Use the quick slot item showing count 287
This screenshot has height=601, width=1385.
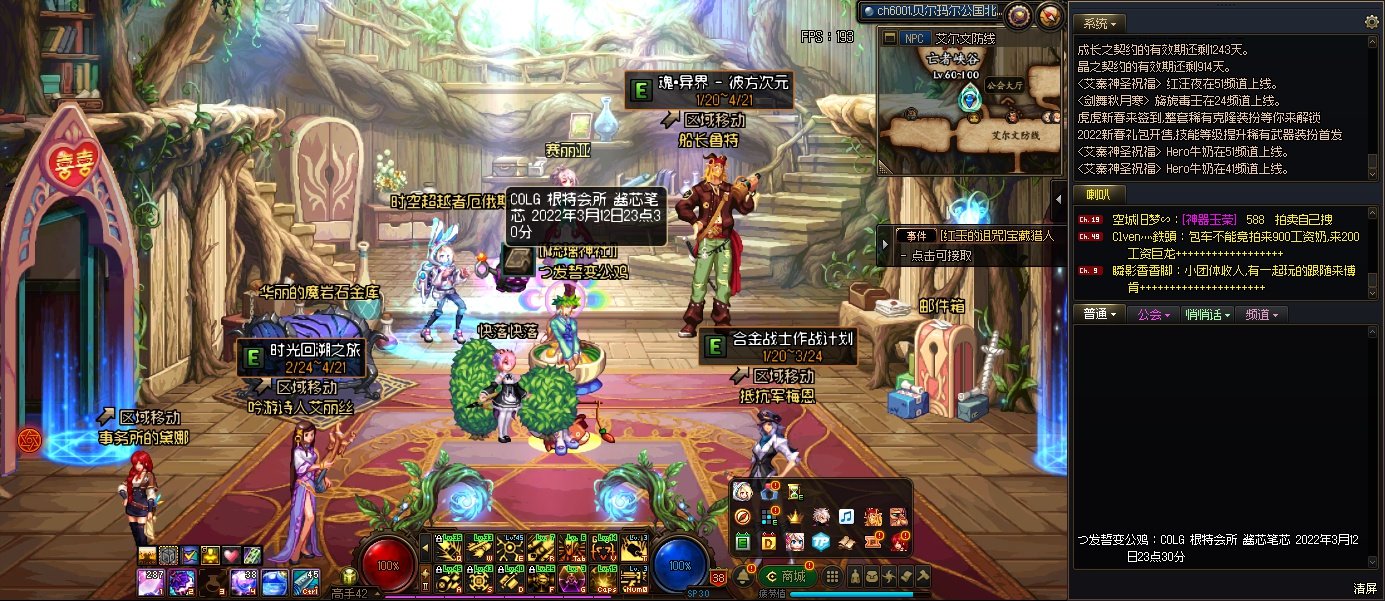click(152, 581)
